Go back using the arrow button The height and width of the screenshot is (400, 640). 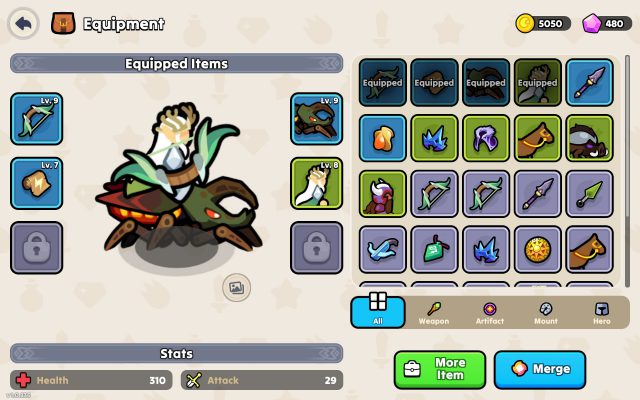tap(24, 22)
